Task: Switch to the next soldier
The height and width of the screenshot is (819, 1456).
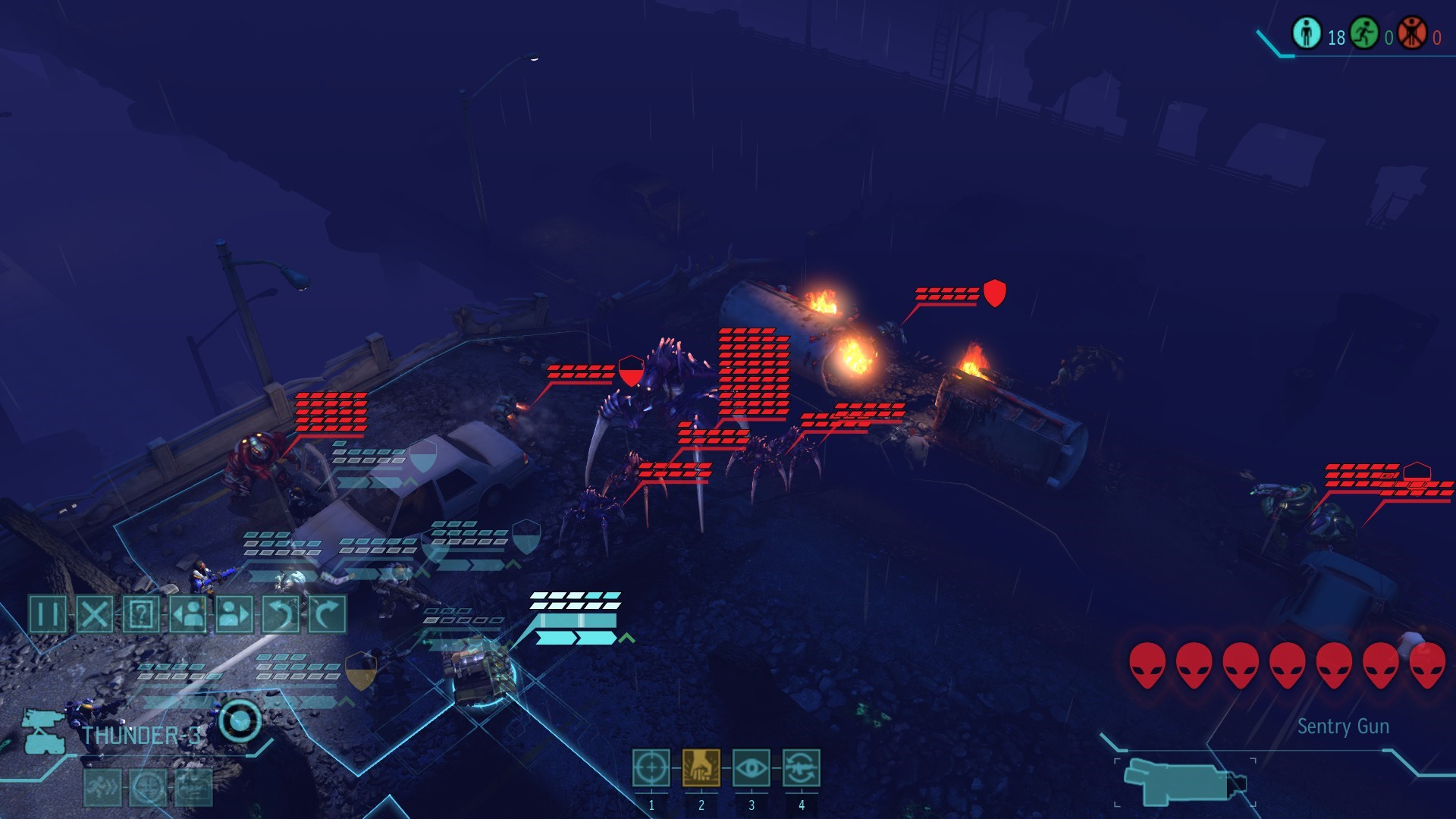Action: (234, 613)
